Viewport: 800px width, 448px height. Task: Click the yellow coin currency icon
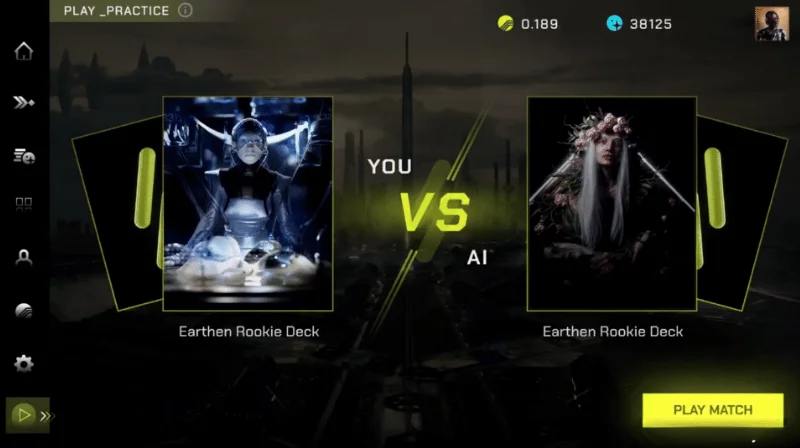click(505, 24)
